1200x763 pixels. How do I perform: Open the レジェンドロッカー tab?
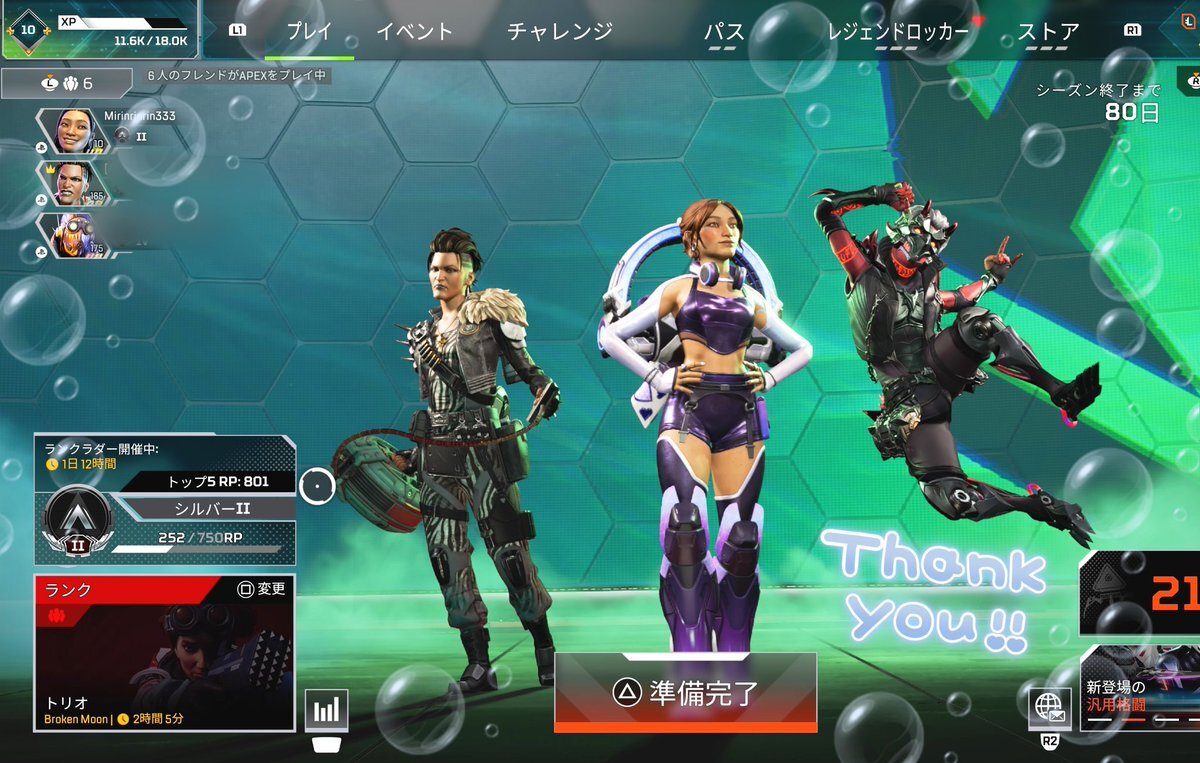tap(898, 31)
